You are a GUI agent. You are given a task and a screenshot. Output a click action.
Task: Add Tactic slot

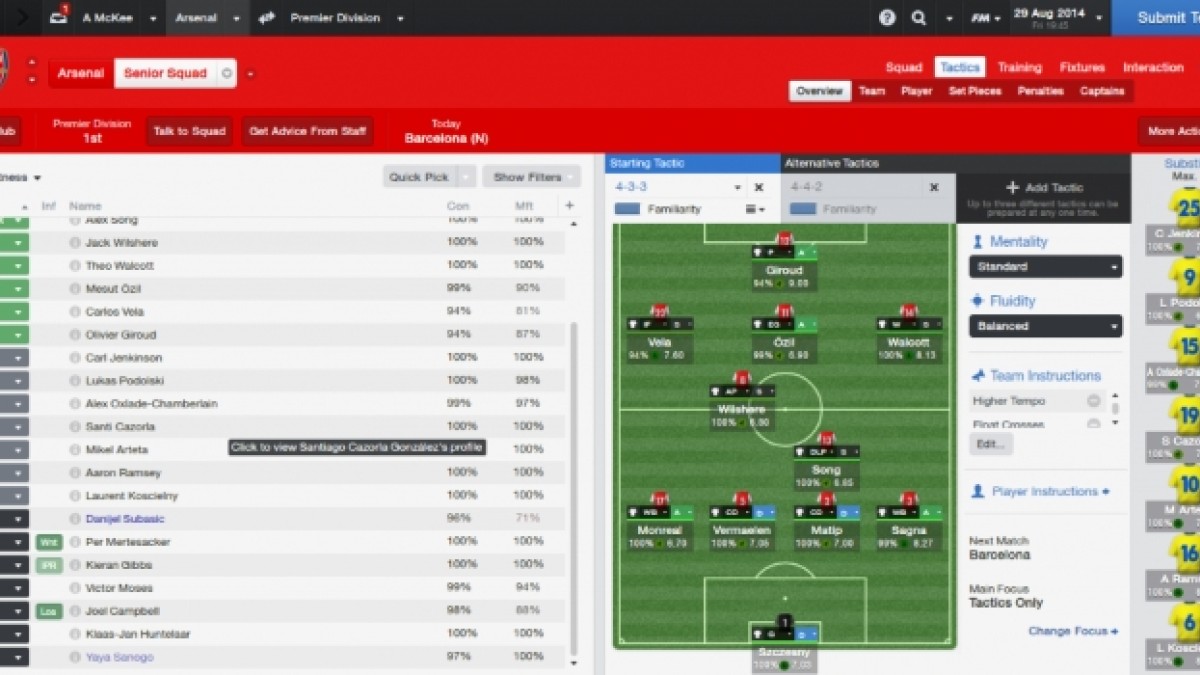[x=1044, y=188]
